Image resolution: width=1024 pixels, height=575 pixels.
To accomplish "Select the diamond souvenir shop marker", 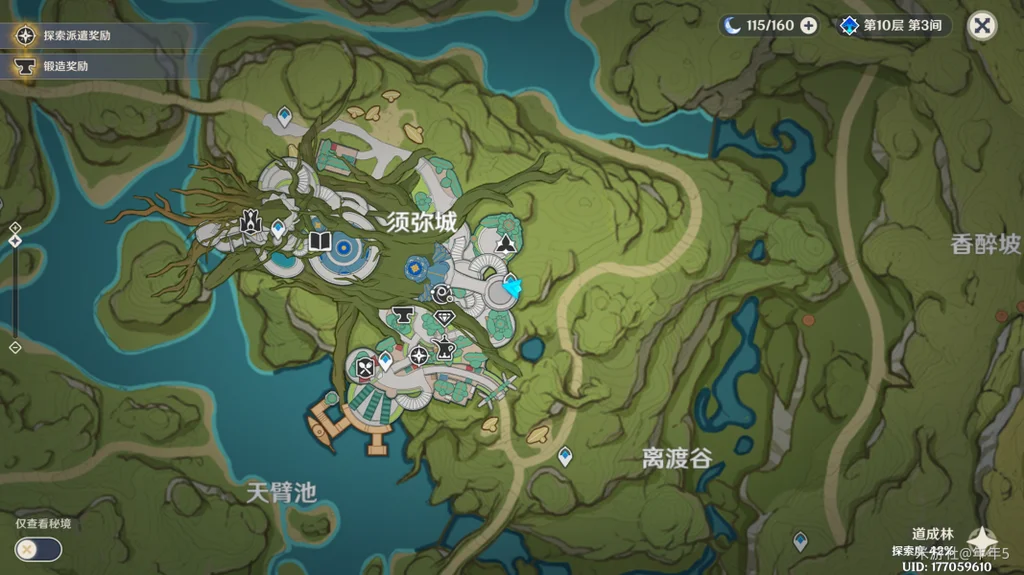I will tap(445, 319).
